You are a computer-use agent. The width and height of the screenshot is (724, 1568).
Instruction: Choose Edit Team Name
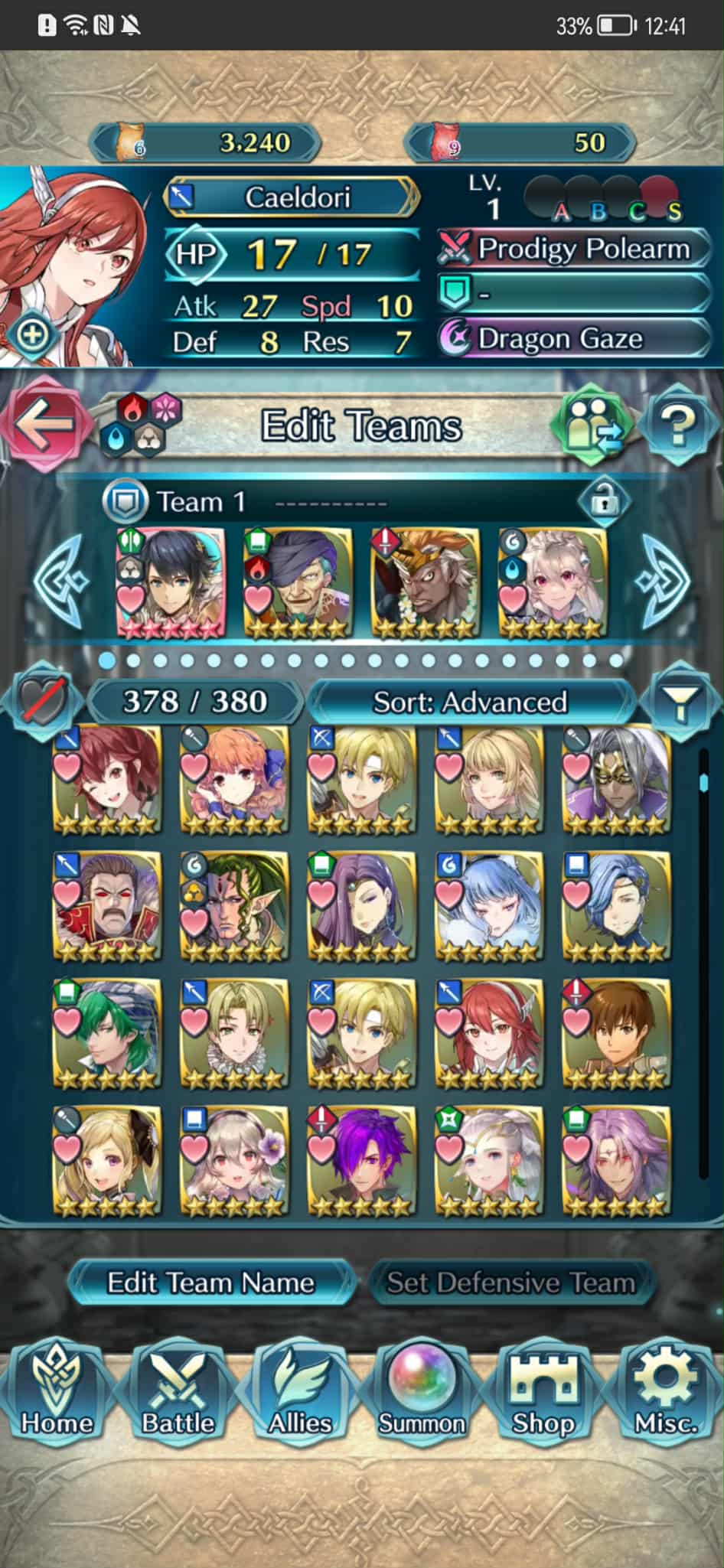pos(210,1282)
